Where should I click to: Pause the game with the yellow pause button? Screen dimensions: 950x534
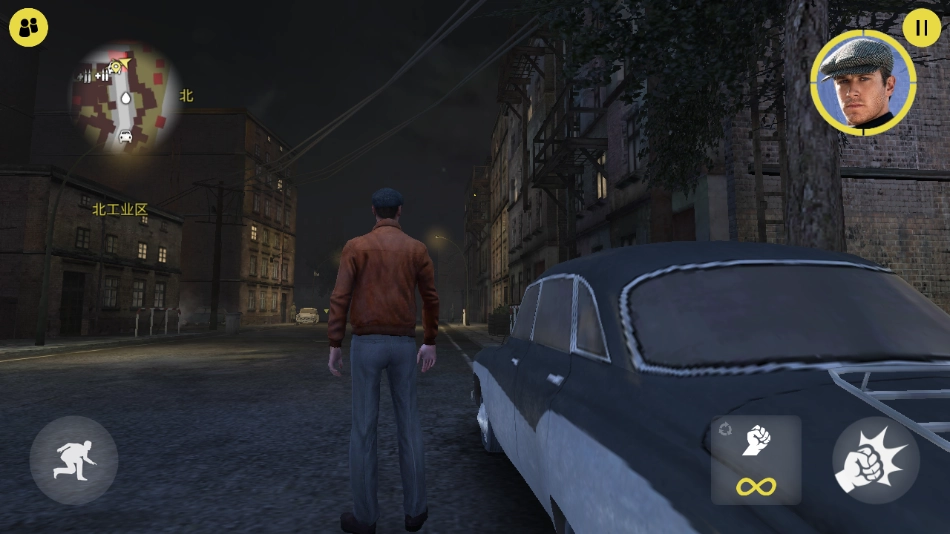coord(921,27)
